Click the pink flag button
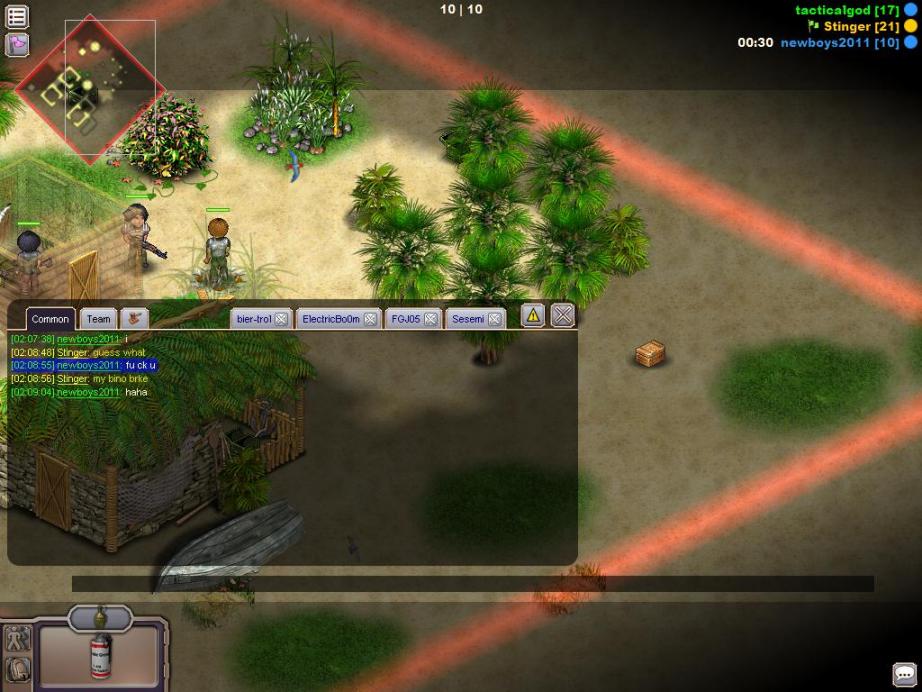Viewport: 922px width, 692px height. 17,44
